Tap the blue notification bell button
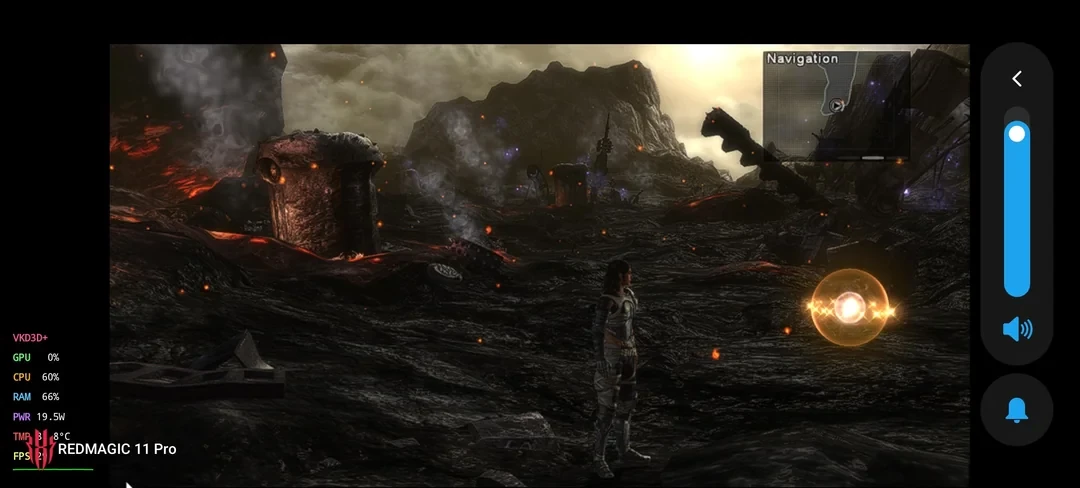Screen dimensions: 1080x488 point(1017,410)
